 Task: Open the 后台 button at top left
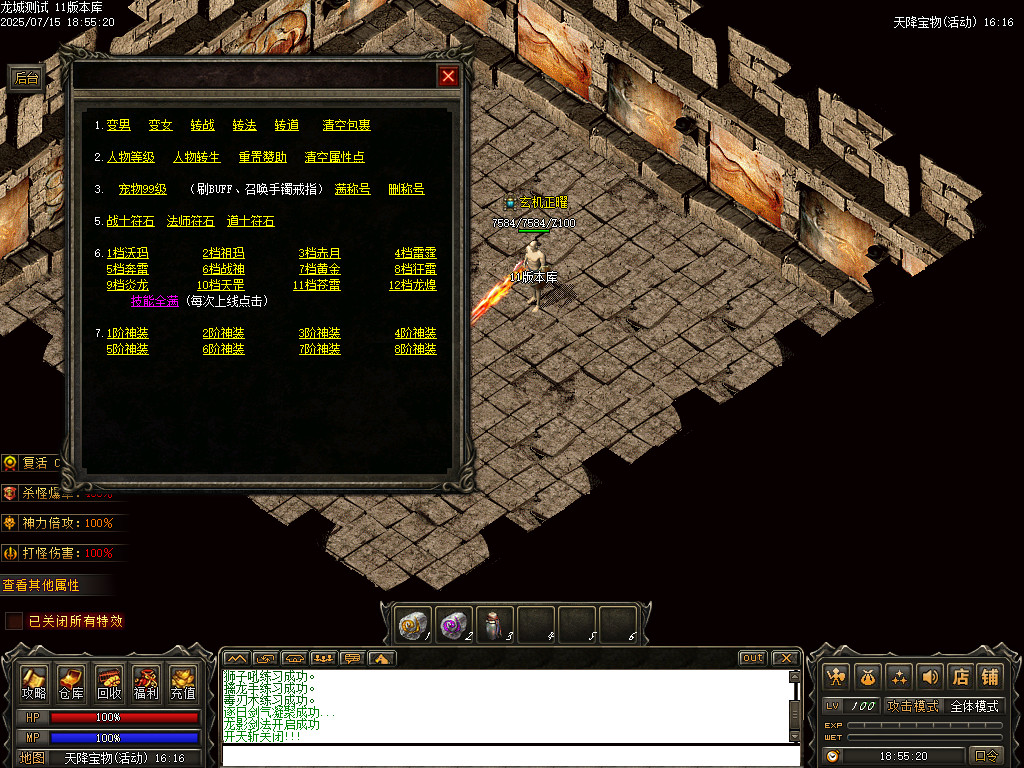pos(26,79)
